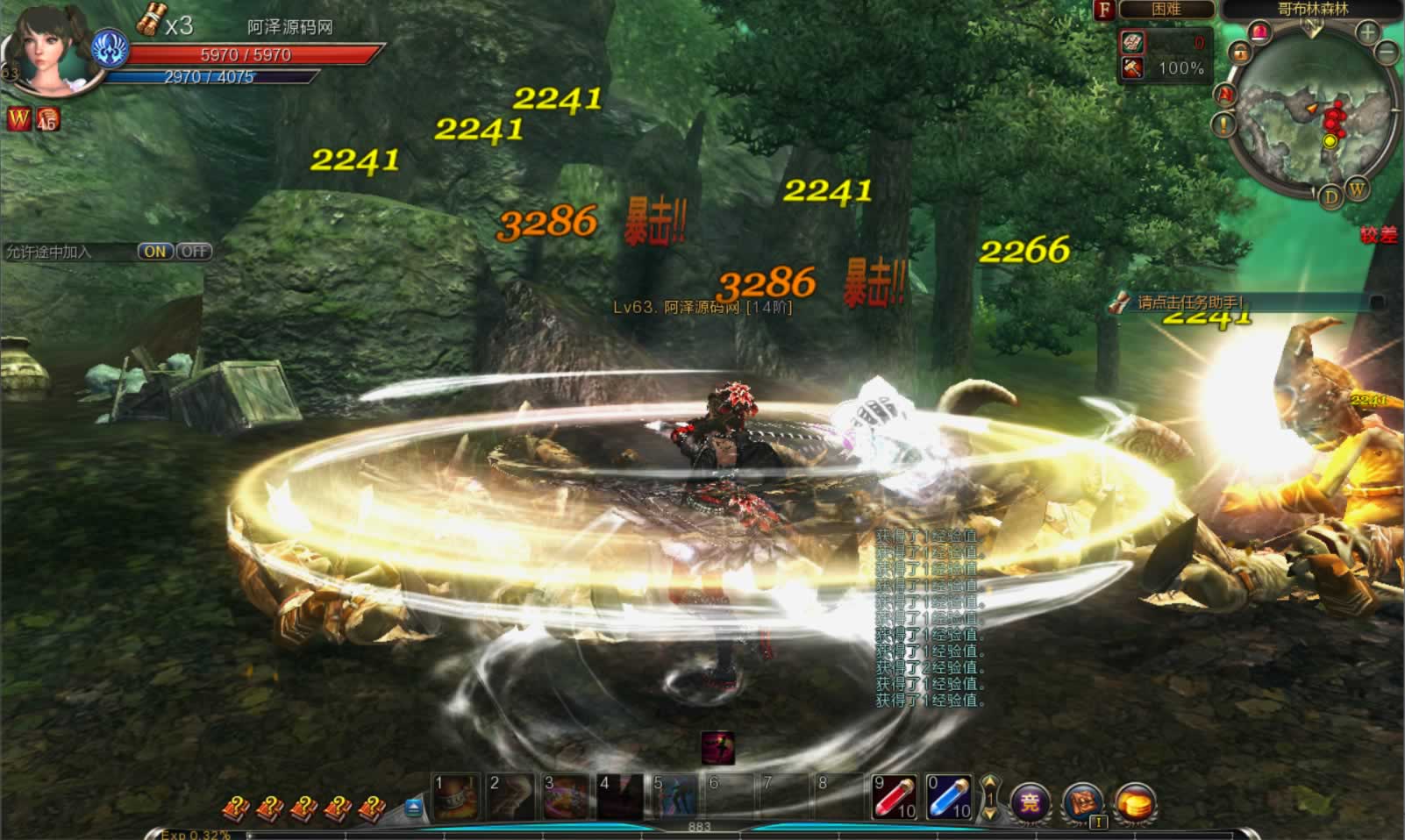This screenshot has width=1405, height=840.
Task: Use the blue mana potion in slot 0
Action: click(x=948, y=797)
